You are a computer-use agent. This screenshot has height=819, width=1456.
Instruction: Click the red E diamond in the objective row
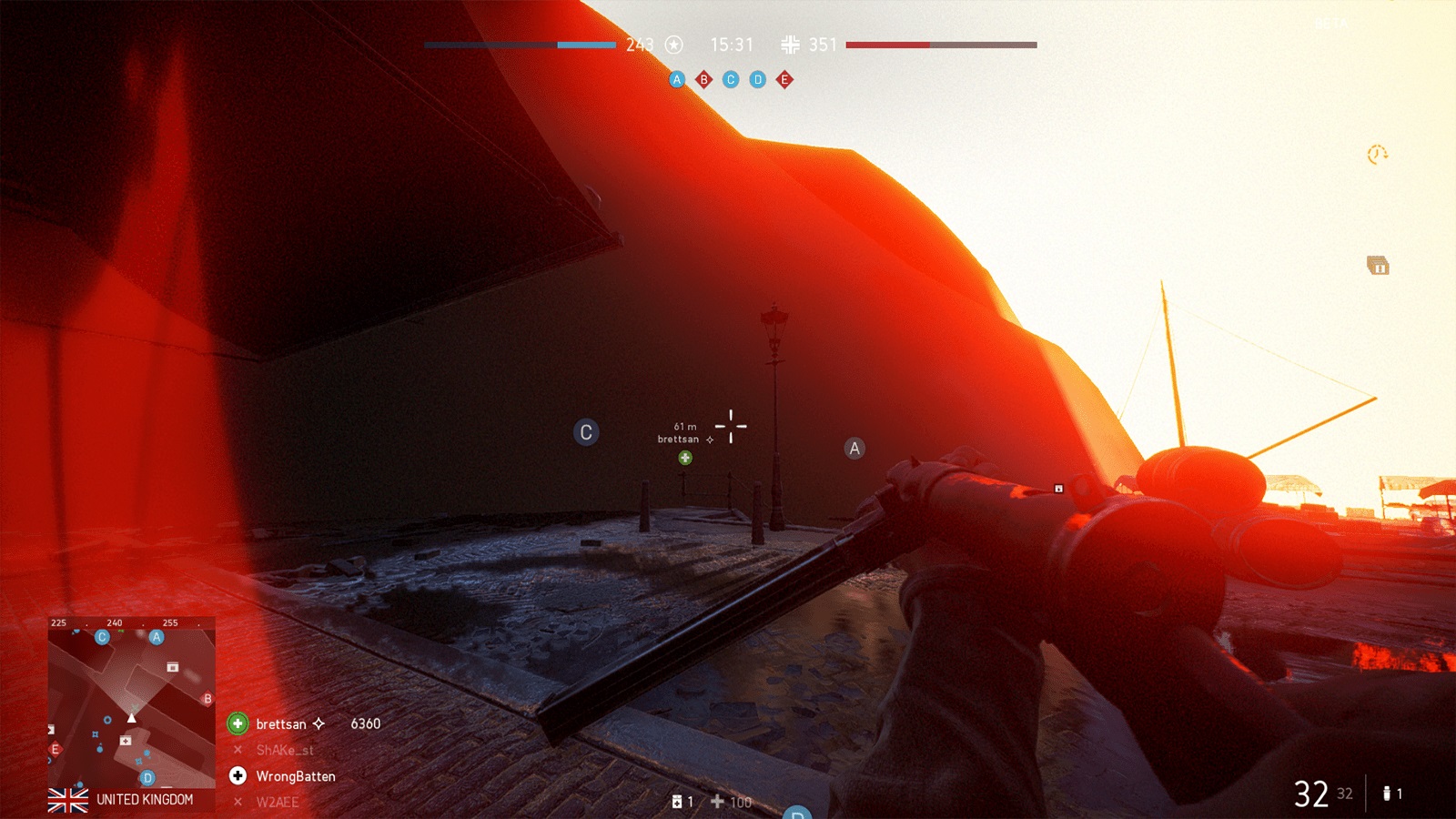(784, 80)
